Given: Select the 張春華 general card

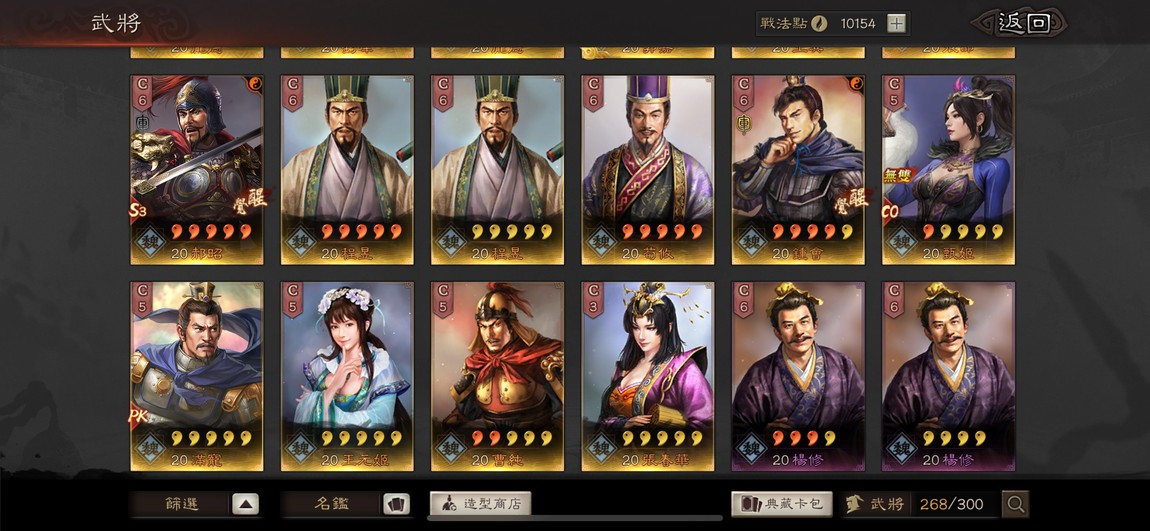Looking at the screenshot, I should [x=647, y=375].
